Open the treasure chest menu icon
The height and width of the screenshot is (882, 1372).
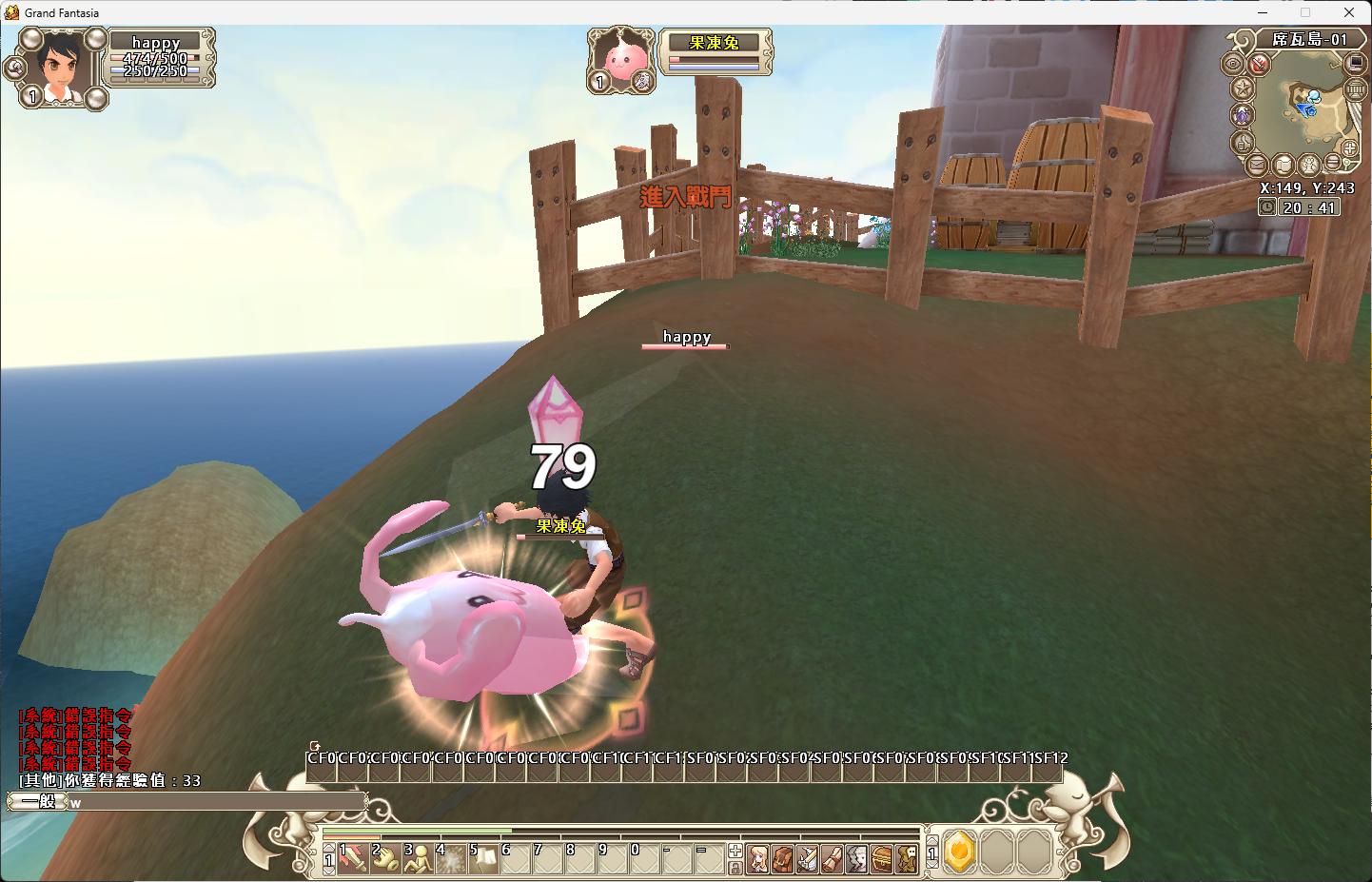click(882, 858)
